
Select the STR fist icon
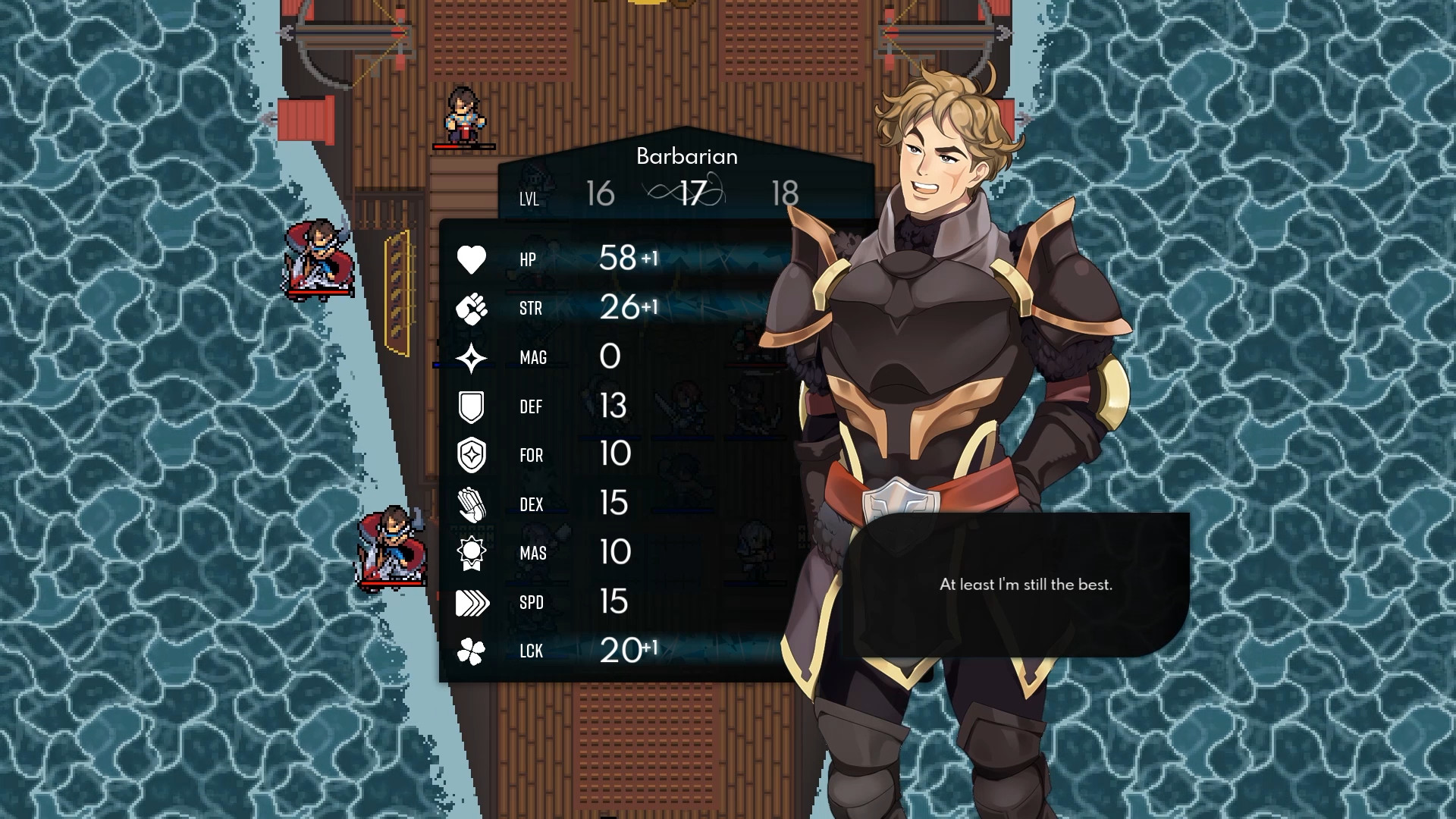470,309
